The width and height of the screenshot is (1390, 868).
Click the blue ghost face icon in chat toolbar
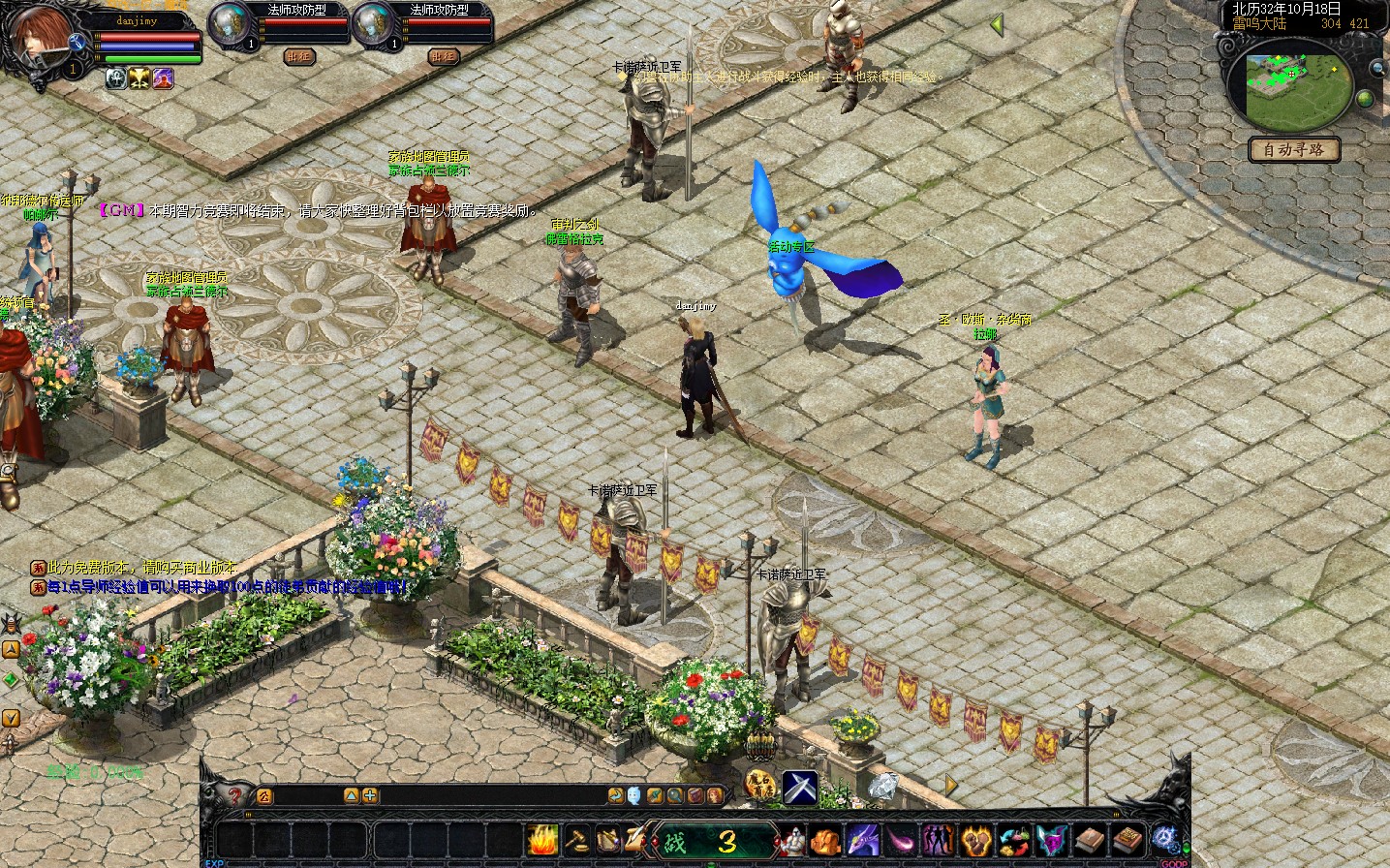pos(633,795)
